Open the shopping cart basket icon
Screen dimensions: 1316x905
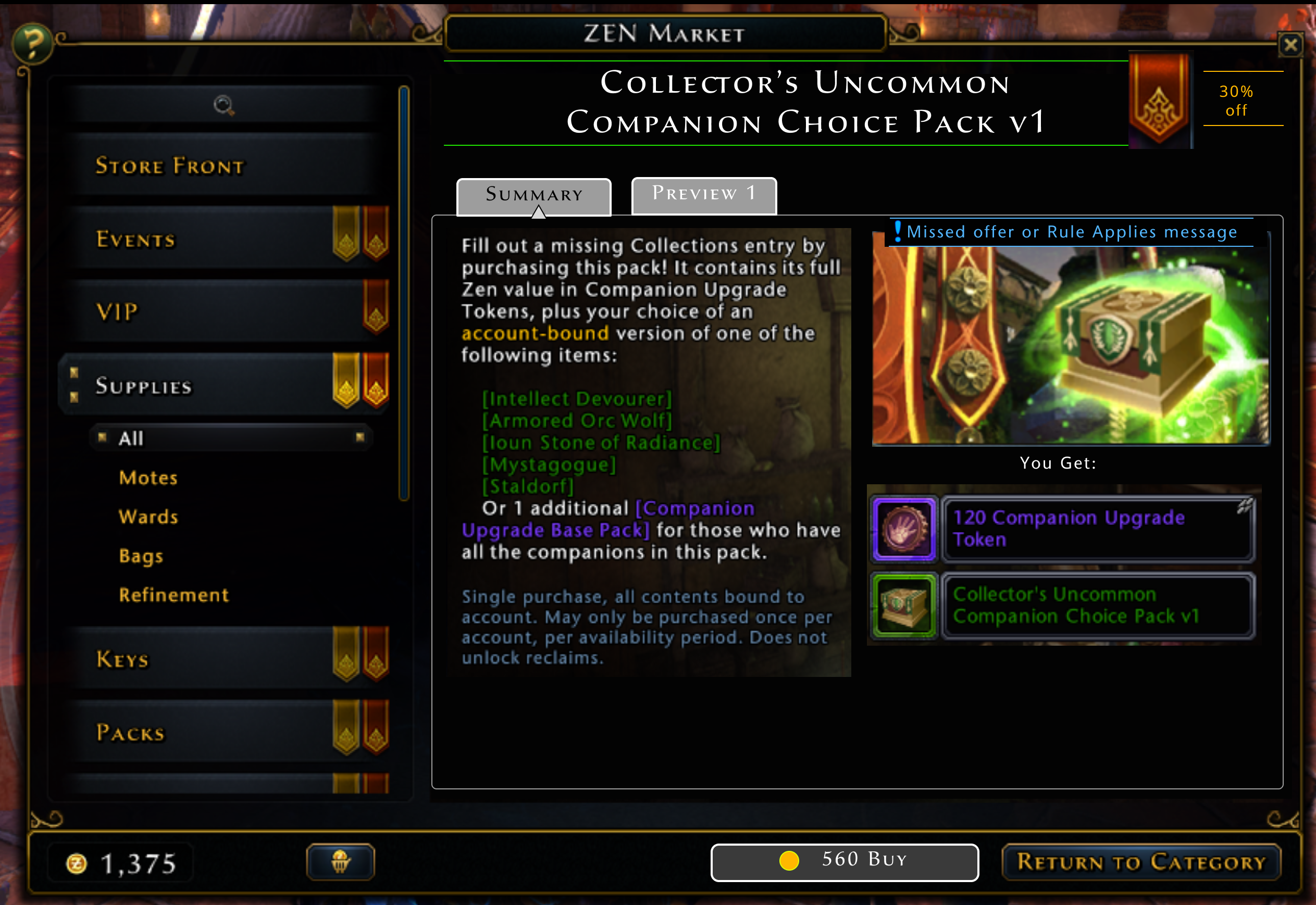tap(341, 861)
